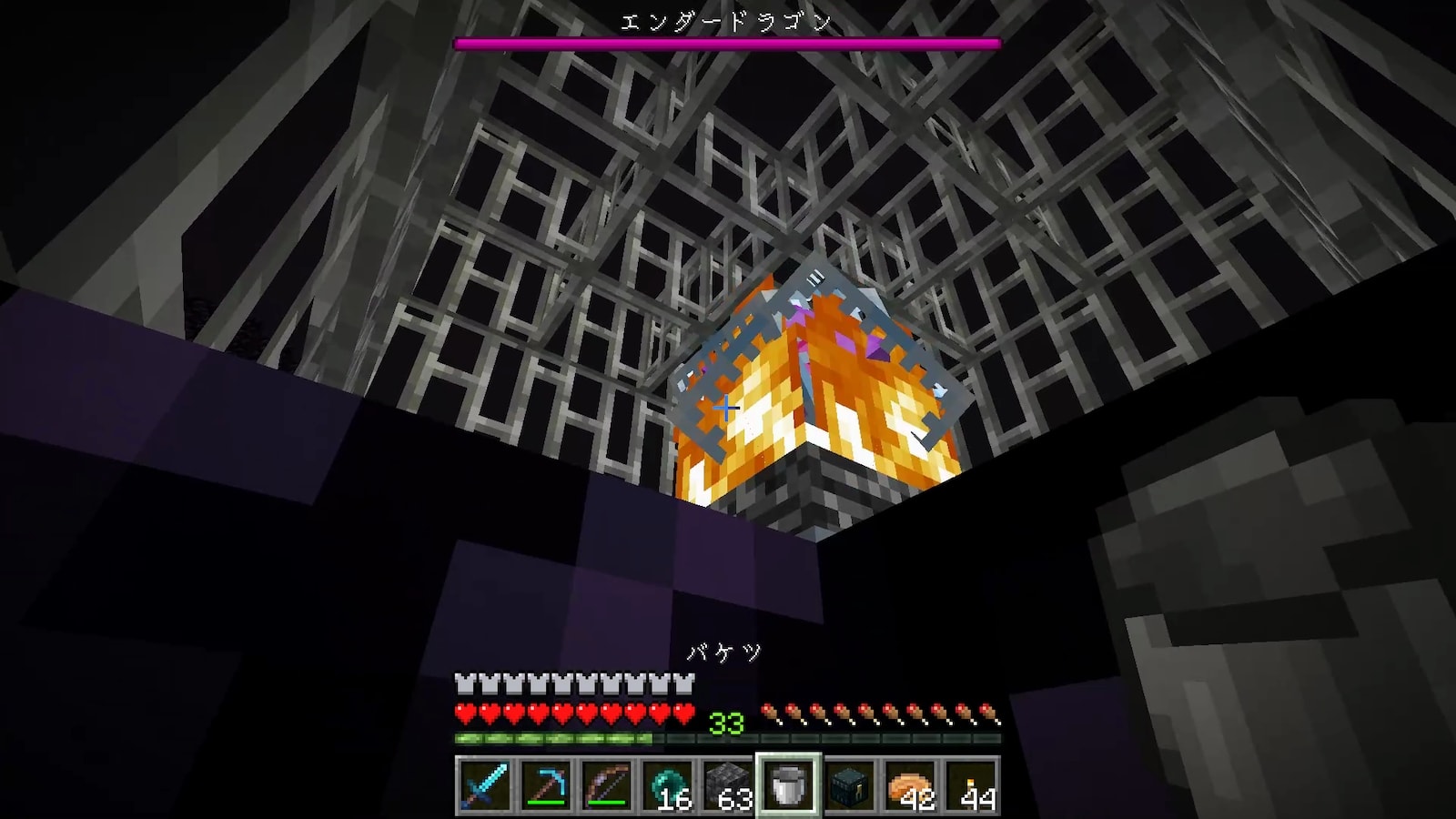Pick the cobblestone block stack

coord(727,784)
